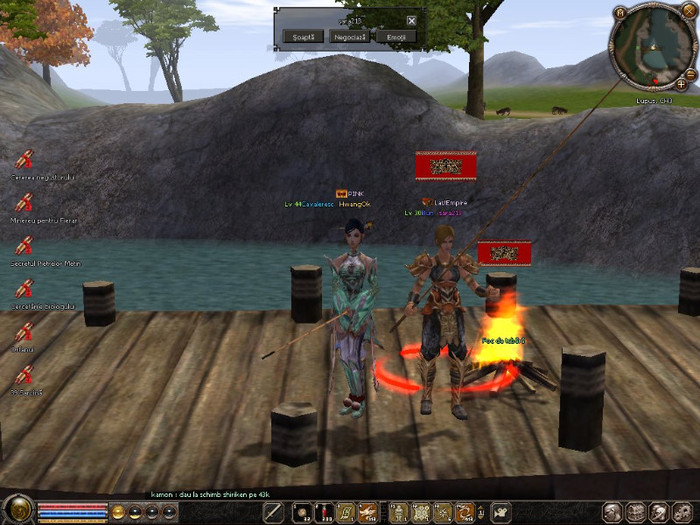
Task: Open trade with the Negociază button
Action: [347, 36]
